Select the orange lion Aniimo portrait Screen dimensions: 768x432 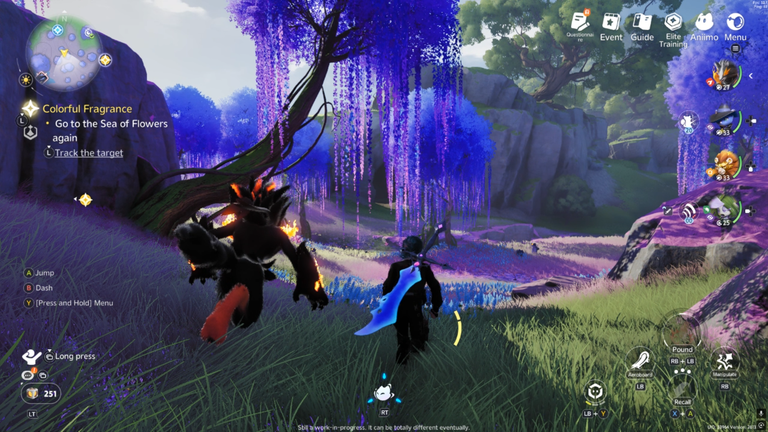(x=726, y=164)
